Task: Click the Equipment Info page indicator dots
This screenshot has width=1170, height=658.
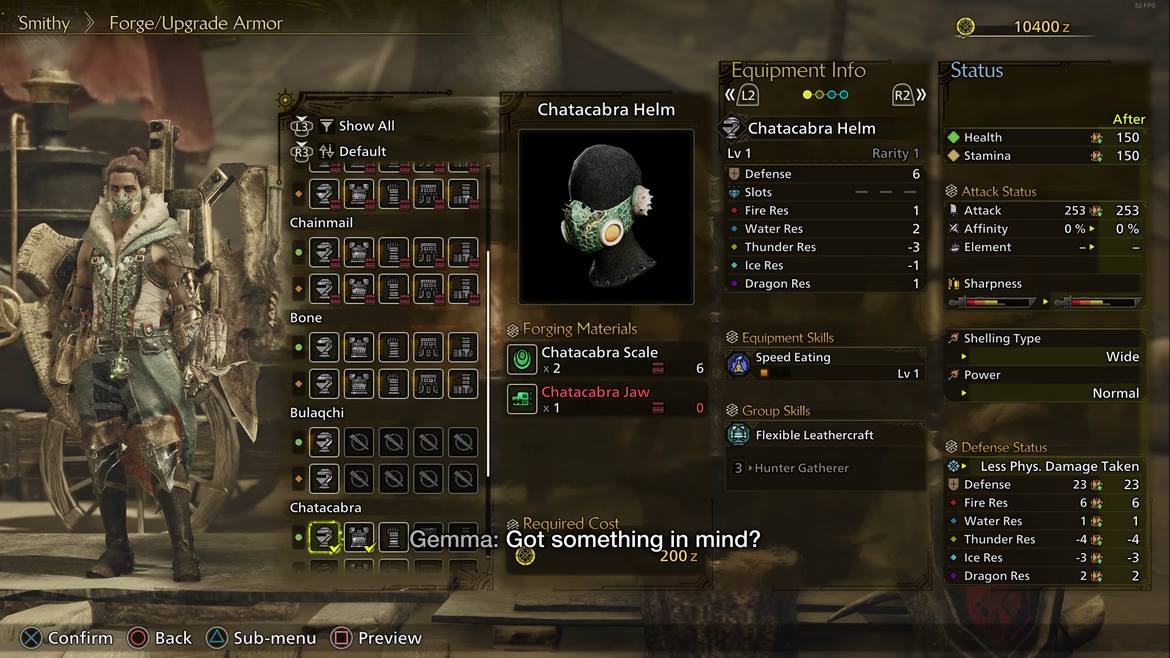Action: [826, 95]
